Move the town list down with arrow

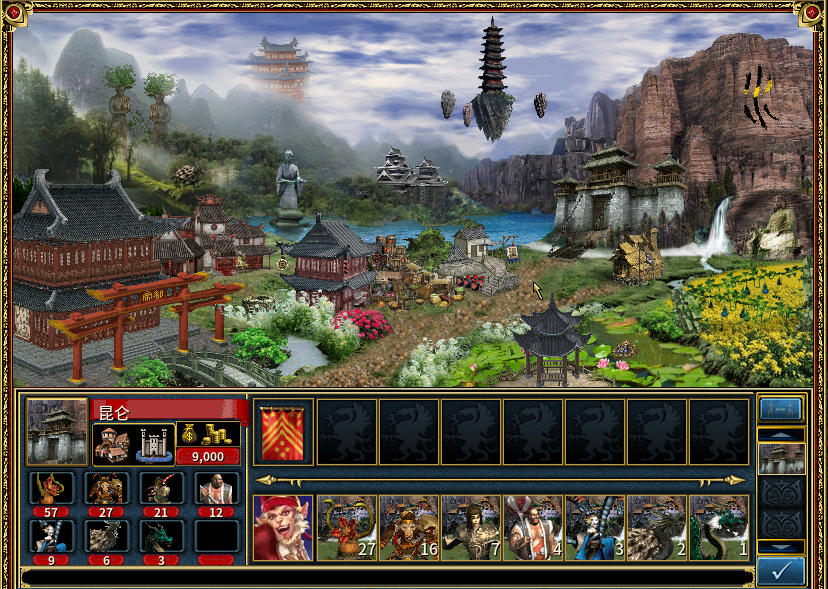pos(781,546)
